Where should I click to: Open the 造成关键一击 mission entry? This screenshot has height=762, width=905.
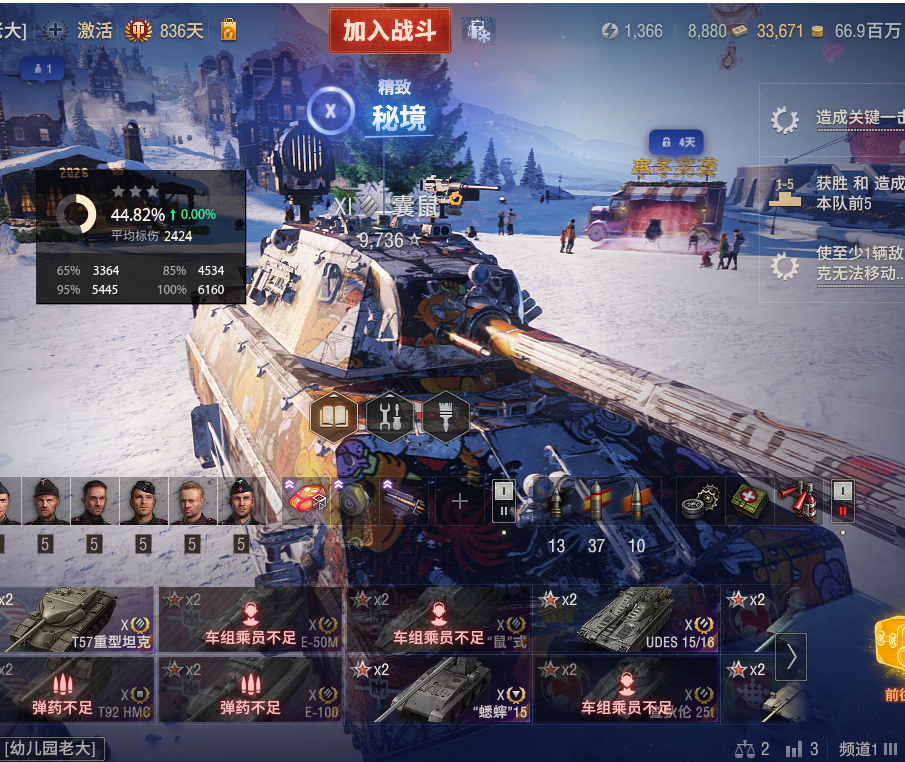(x=858, y=118)
